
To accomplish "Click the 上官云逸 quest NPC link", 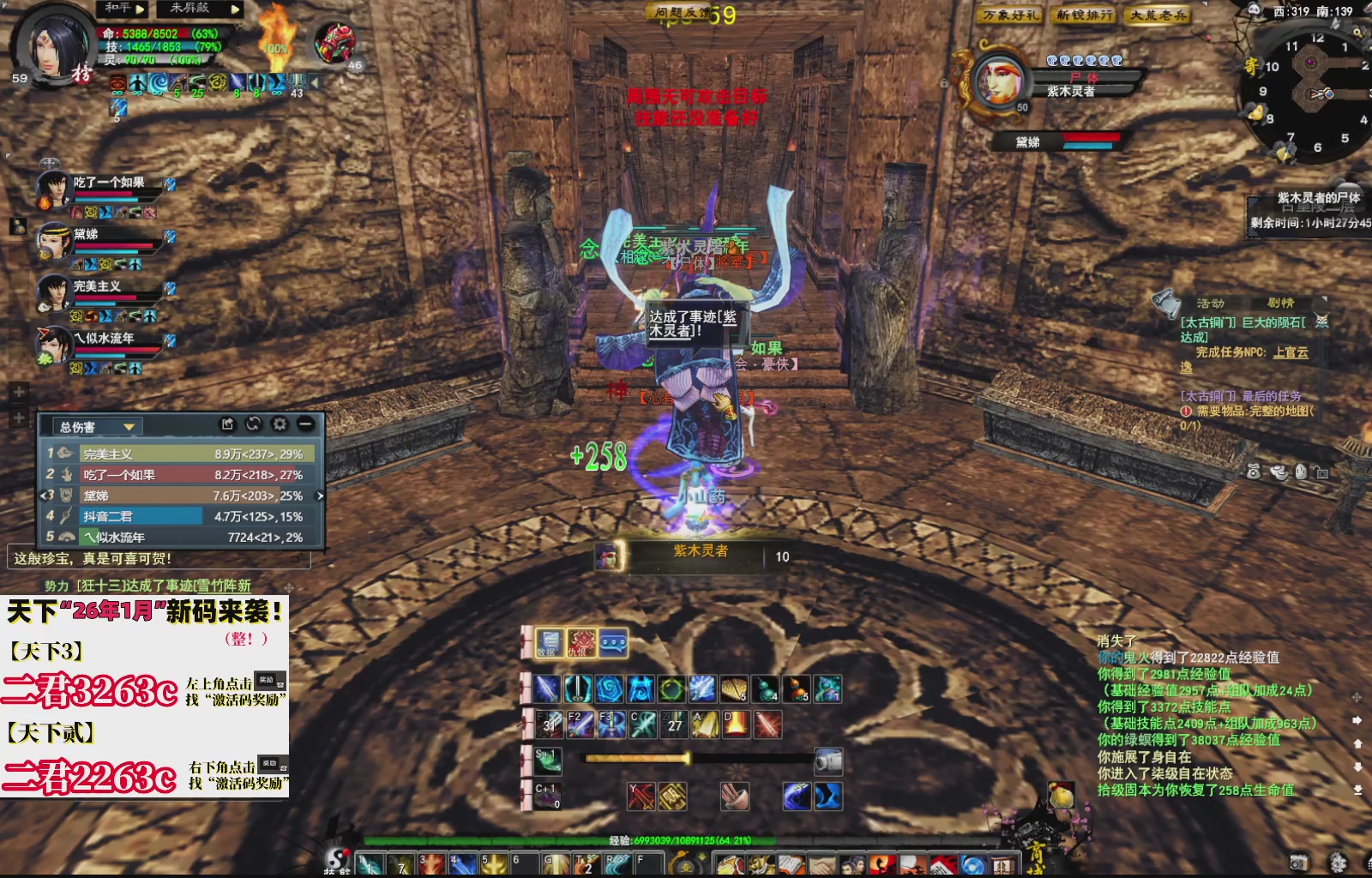I will (x=1291, y=353).
